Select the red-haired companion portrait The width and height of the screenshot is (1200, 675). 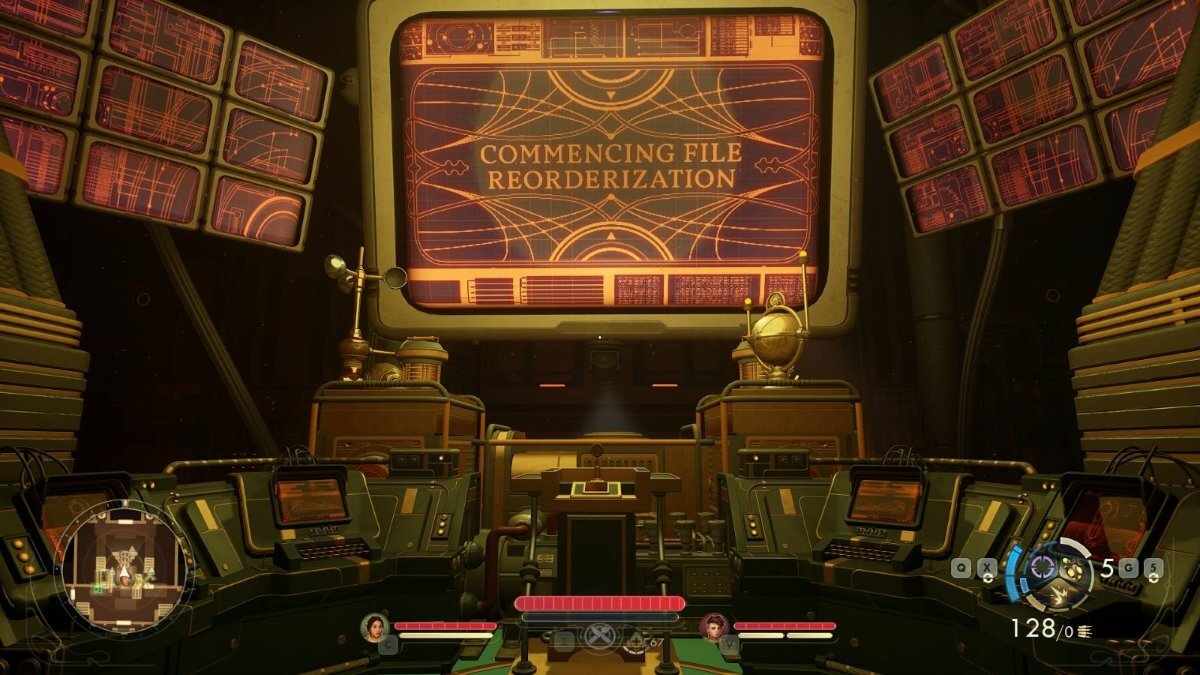714,626
